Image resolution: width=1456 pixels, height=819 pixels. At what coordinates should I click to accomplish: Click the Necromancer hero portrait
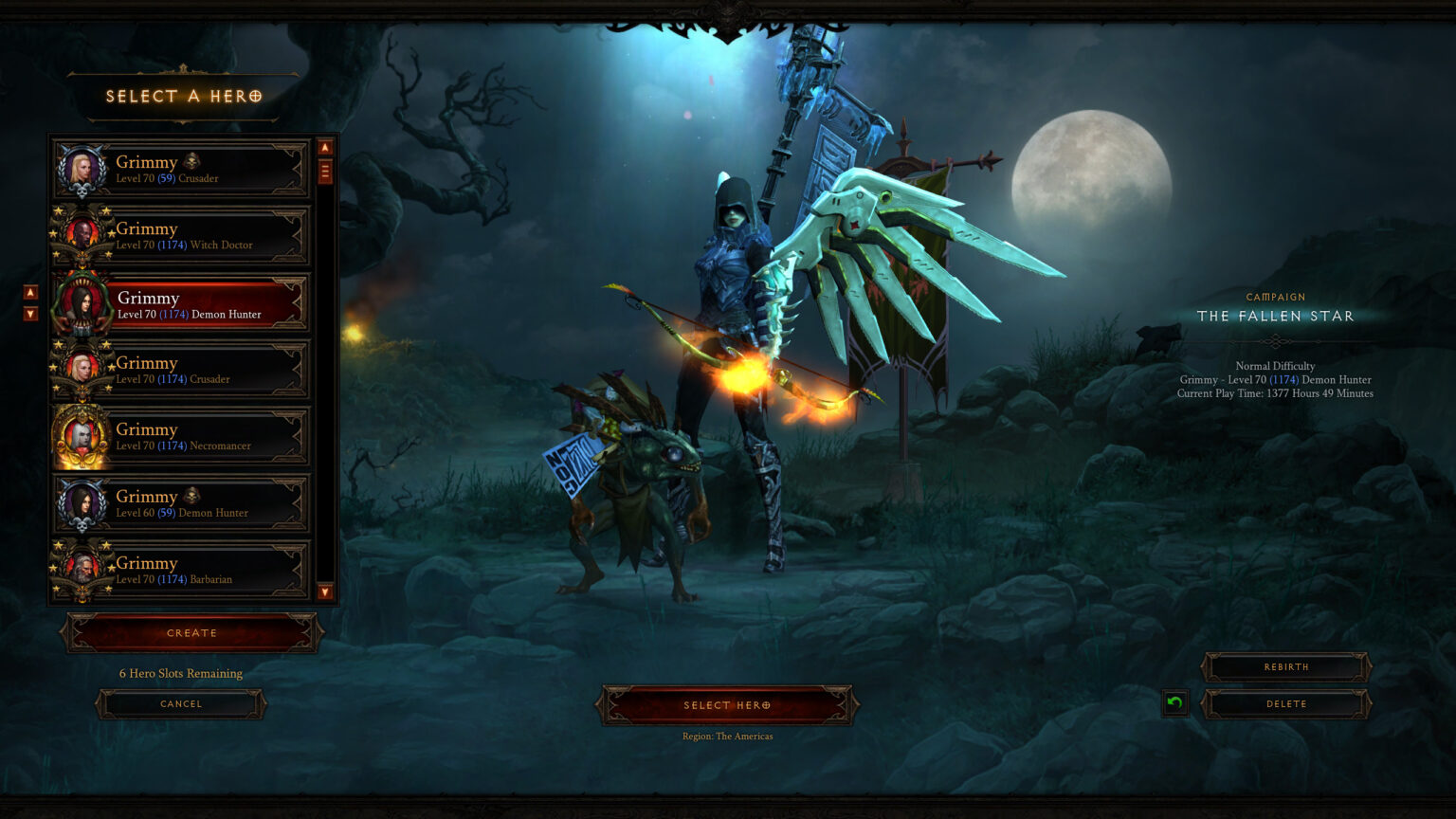point(82,434)
